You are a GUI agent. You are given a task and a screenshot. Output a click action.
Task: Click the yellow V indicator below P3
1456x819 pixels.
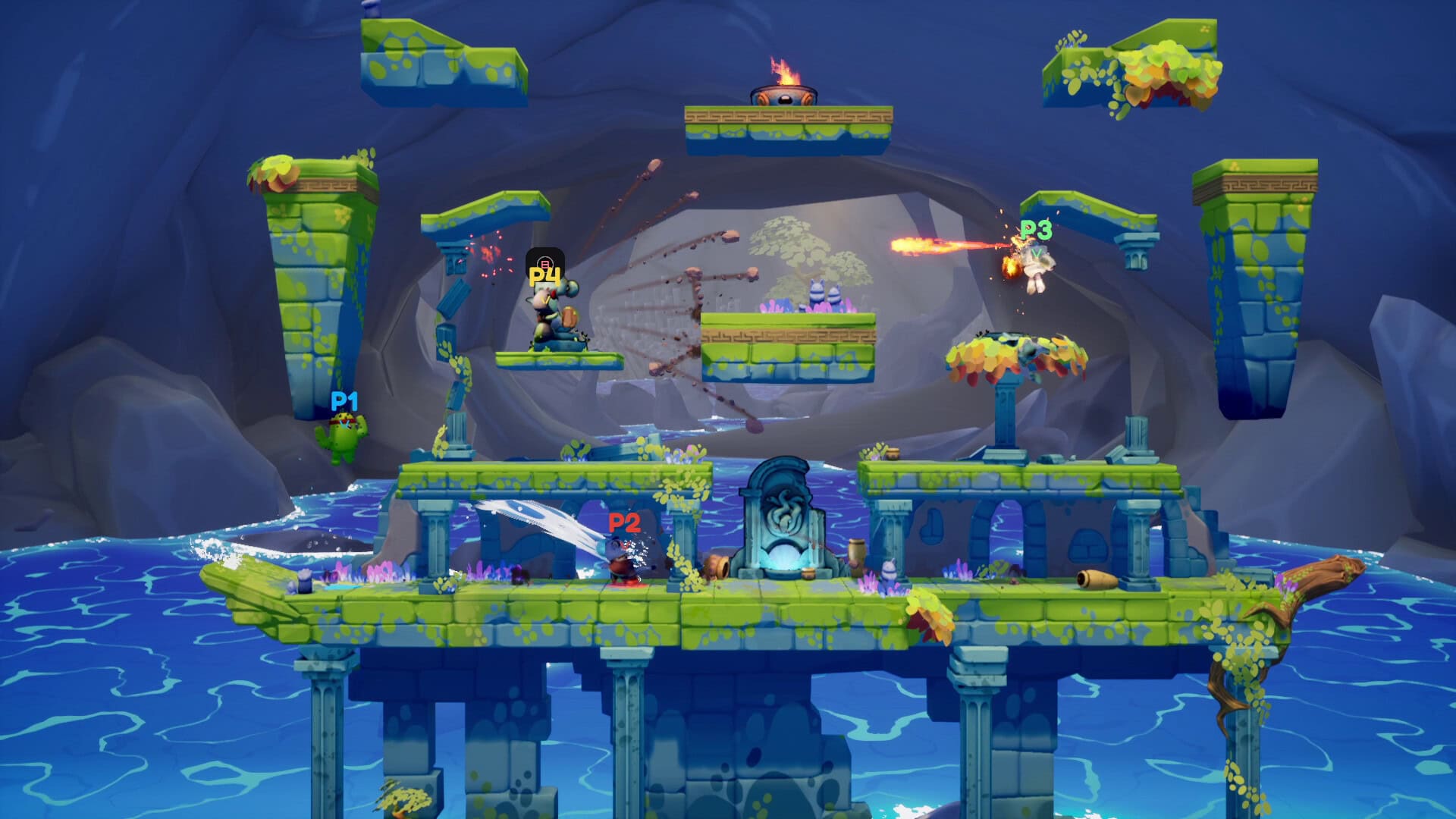(x=1037, y=253)
